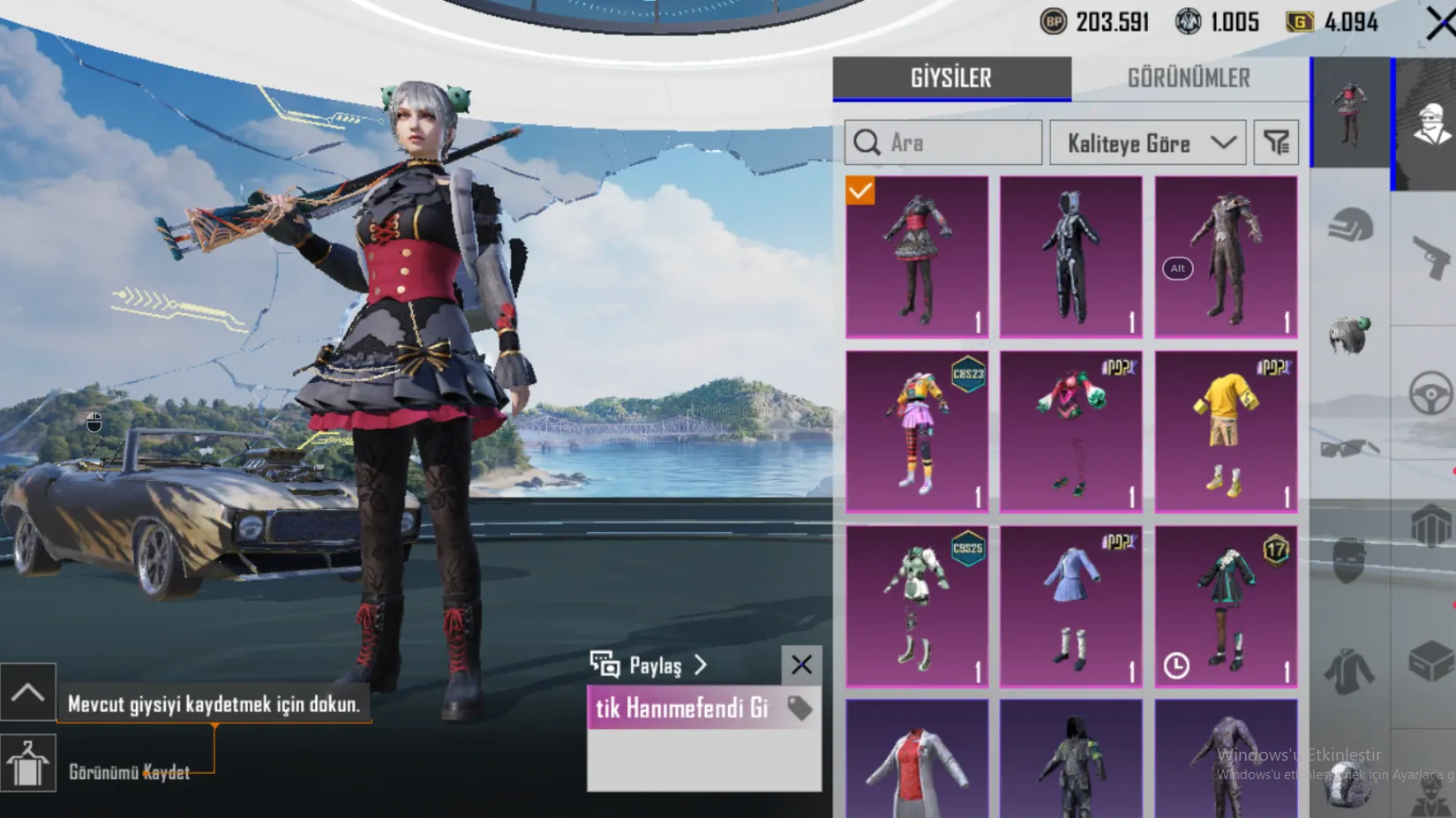1456x818 pixels.
Task: Switch to the GİYSİLER tab
Action: pos(951,79)
